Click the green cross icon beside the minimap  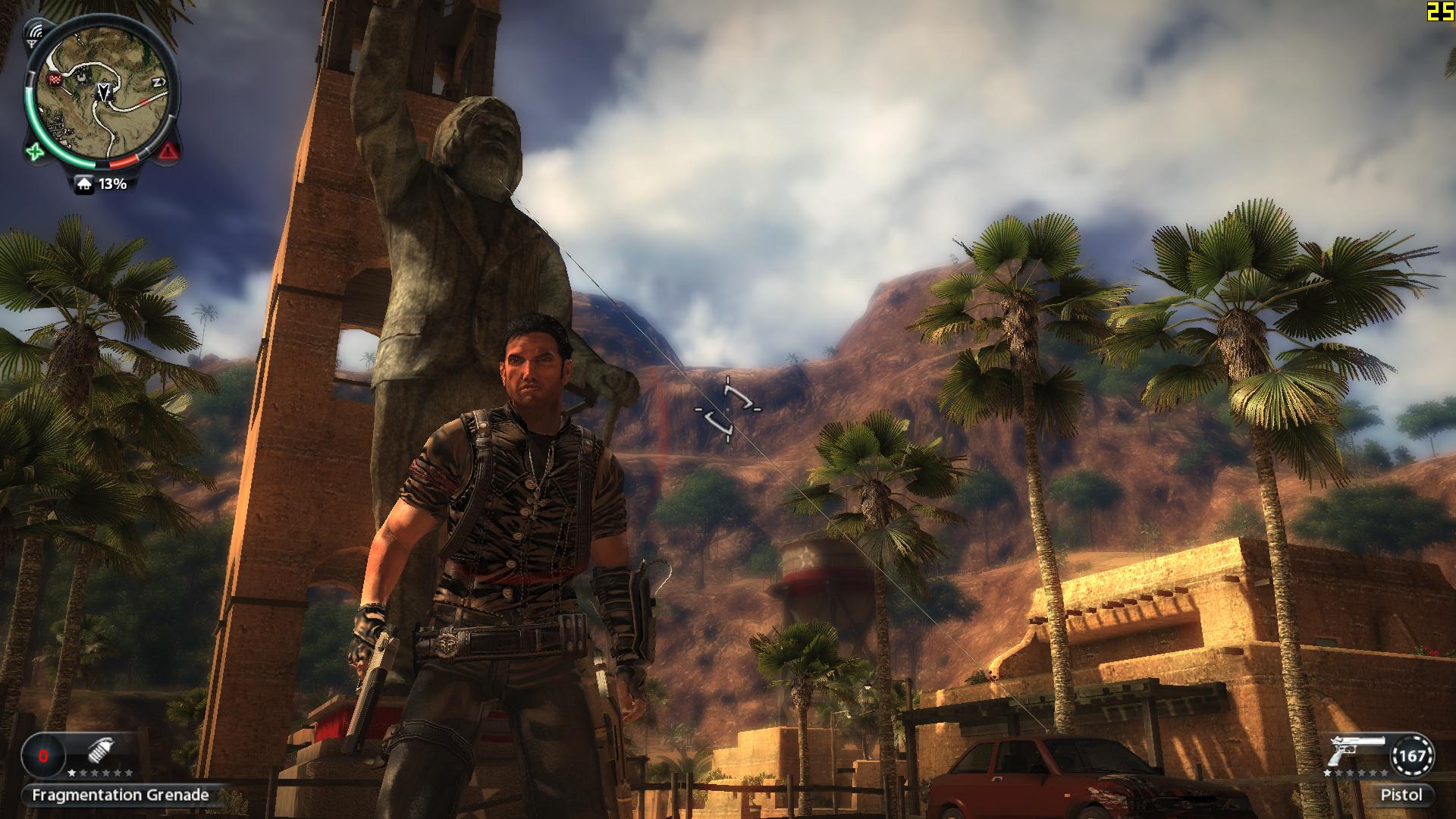35,152
